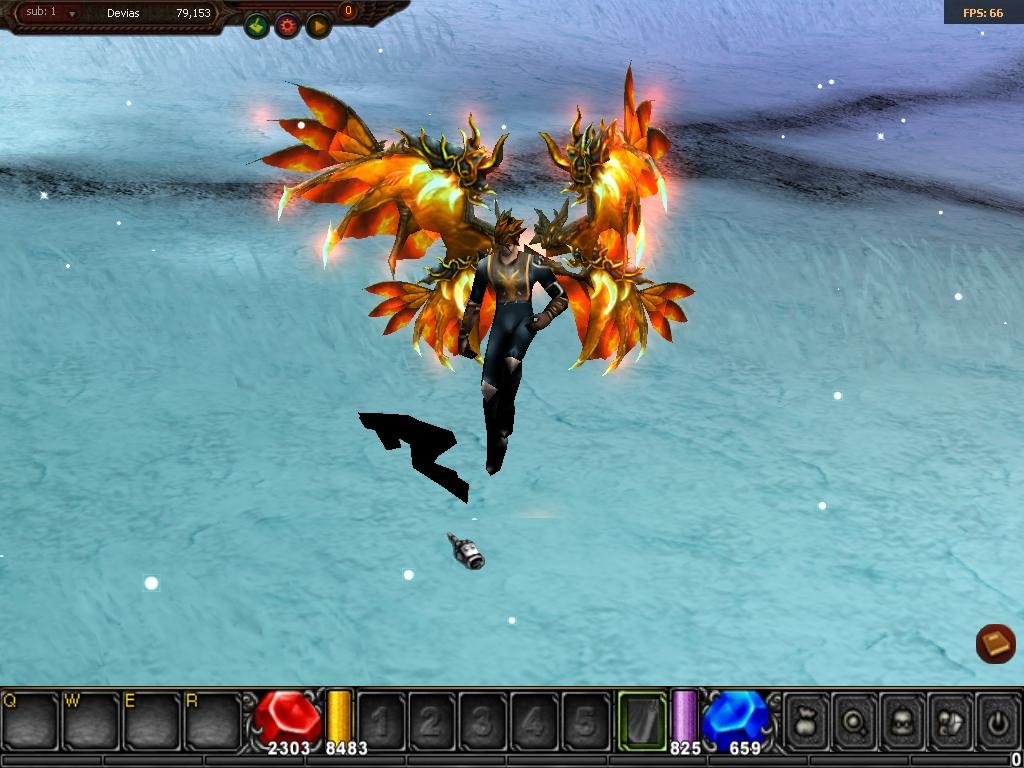This screenshot has height=768, width=1024.
Task: Click the magnifying glass button
Action: click(x=854, y=721)
